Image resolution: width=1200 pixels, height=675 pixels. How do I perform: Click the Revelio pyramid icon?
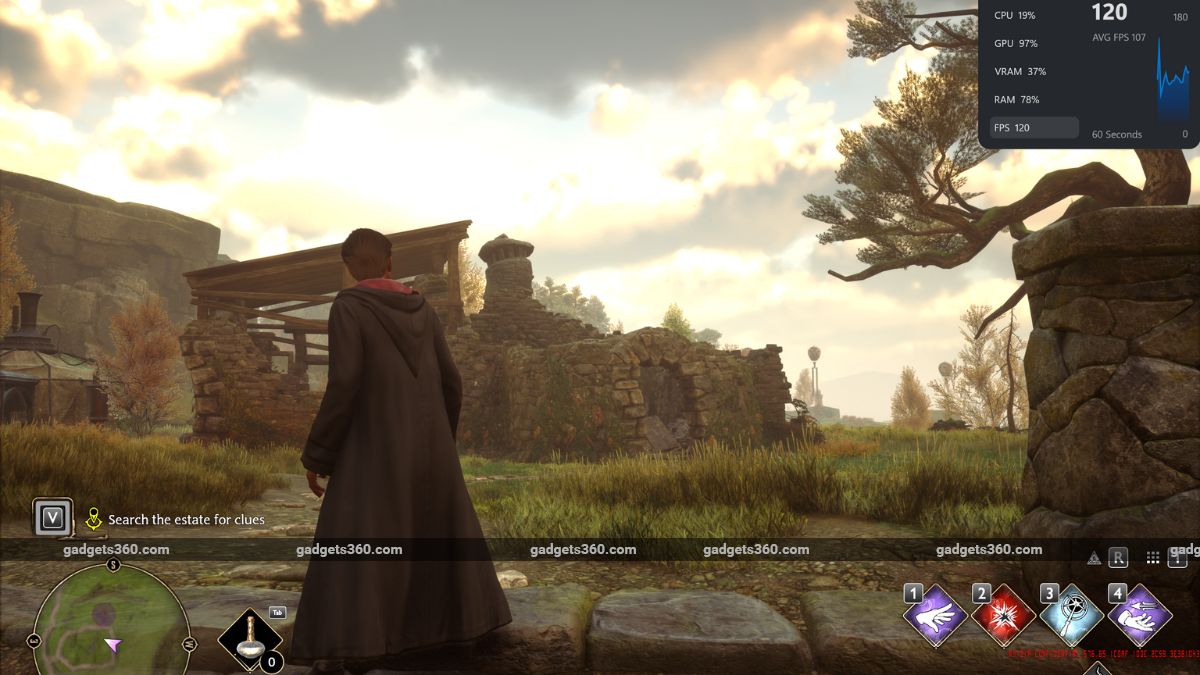click(x=1093, y=558)
